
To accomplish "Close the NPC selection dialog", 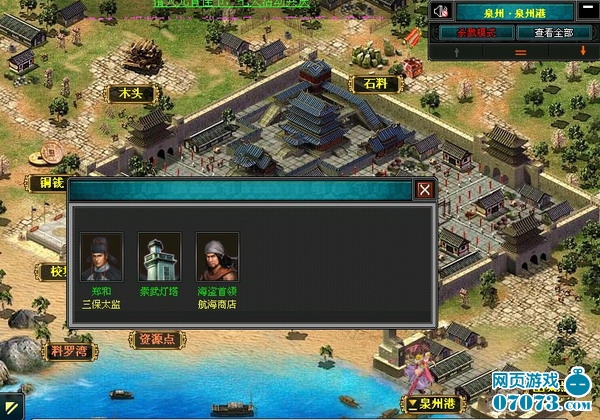I will [x=425, y=189].
